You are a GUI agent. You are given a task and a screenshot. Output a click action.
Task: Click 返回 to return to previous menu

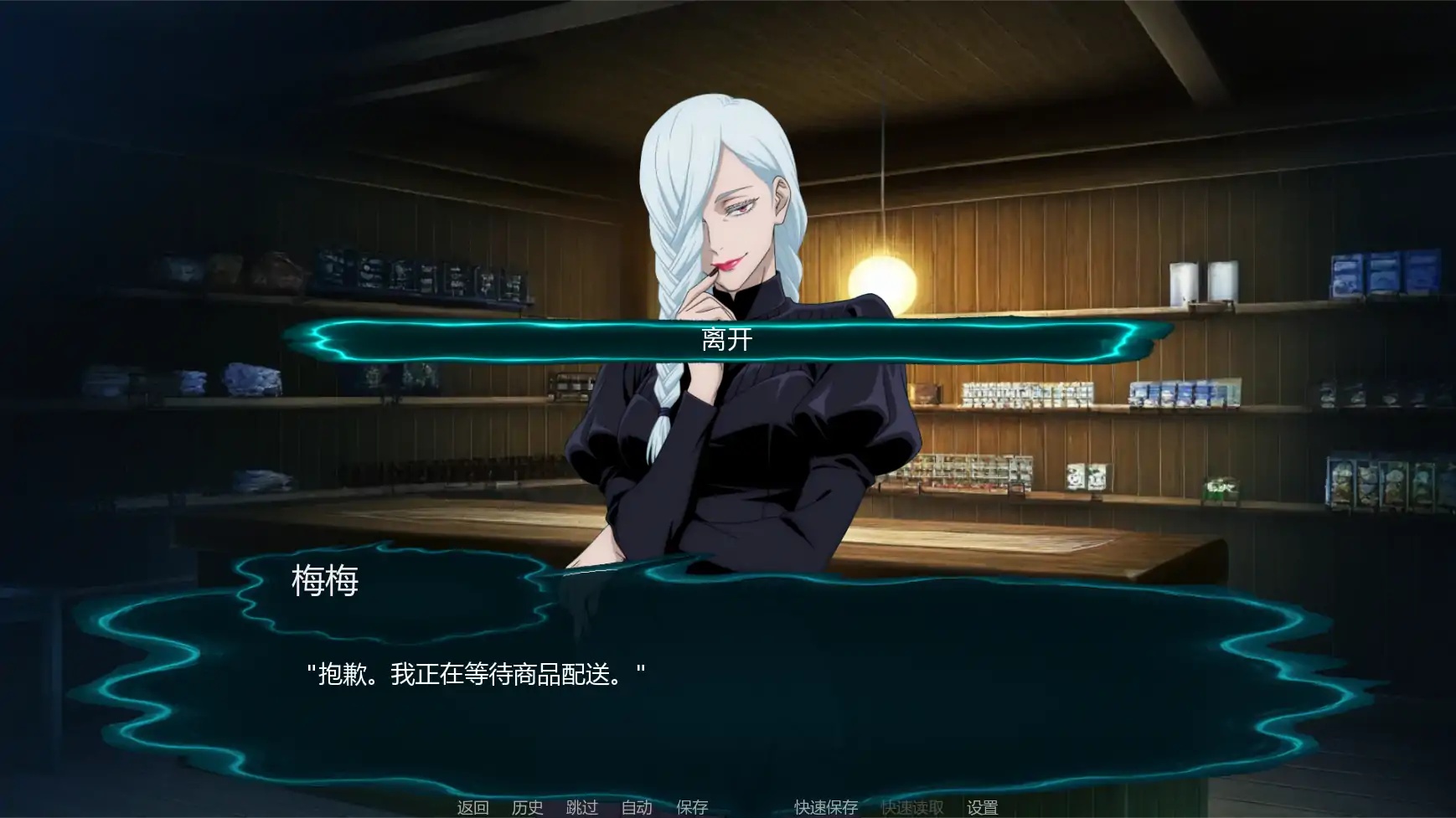coord(472,809)
